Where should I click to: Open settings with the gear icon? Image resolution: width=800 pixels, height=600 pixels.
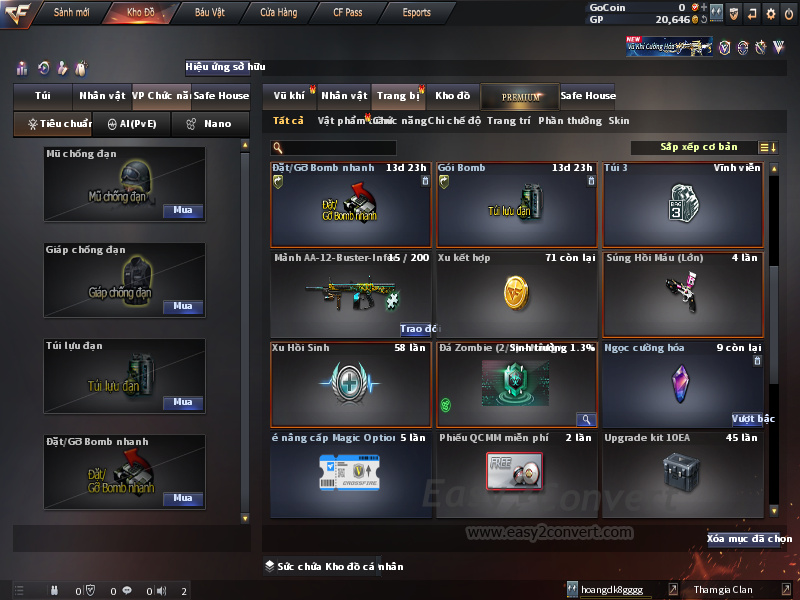[x=770, y=13]
